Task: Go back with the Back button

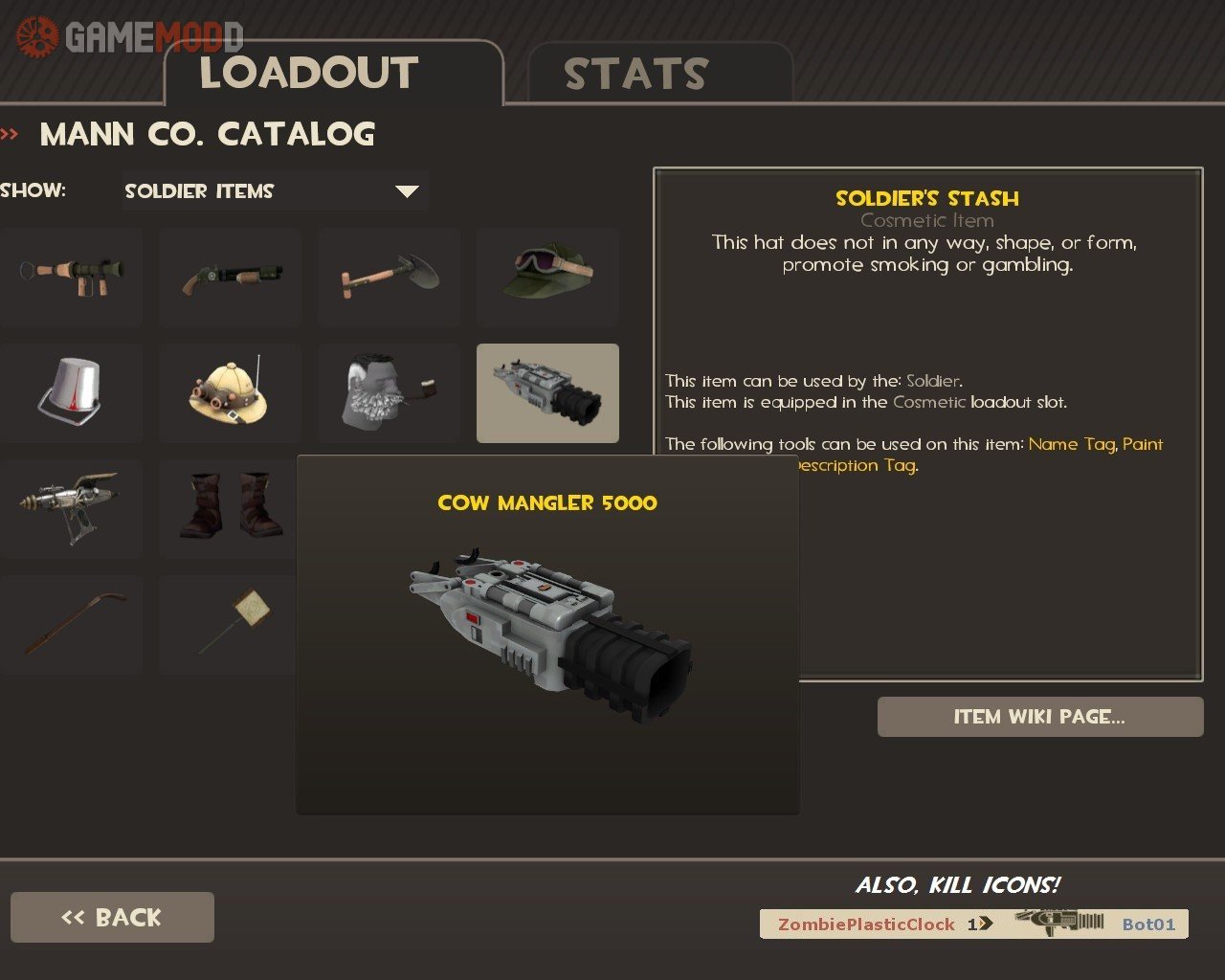Action: tap(112, 917)
